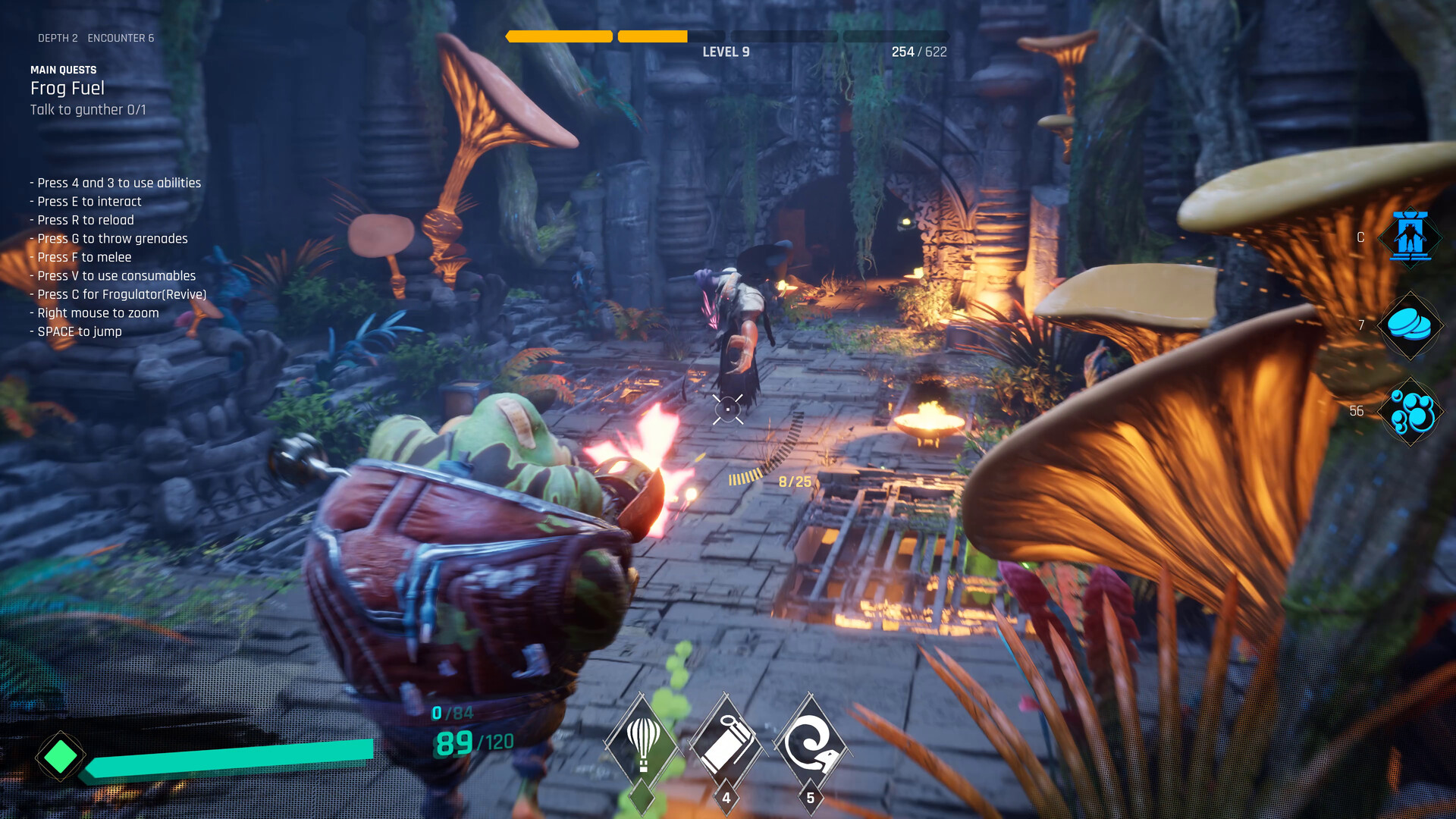Choose the blue bubbles resource icon
This screenshot has width=1456, height=819.
pyautogui.click(x=1410, y=412)
